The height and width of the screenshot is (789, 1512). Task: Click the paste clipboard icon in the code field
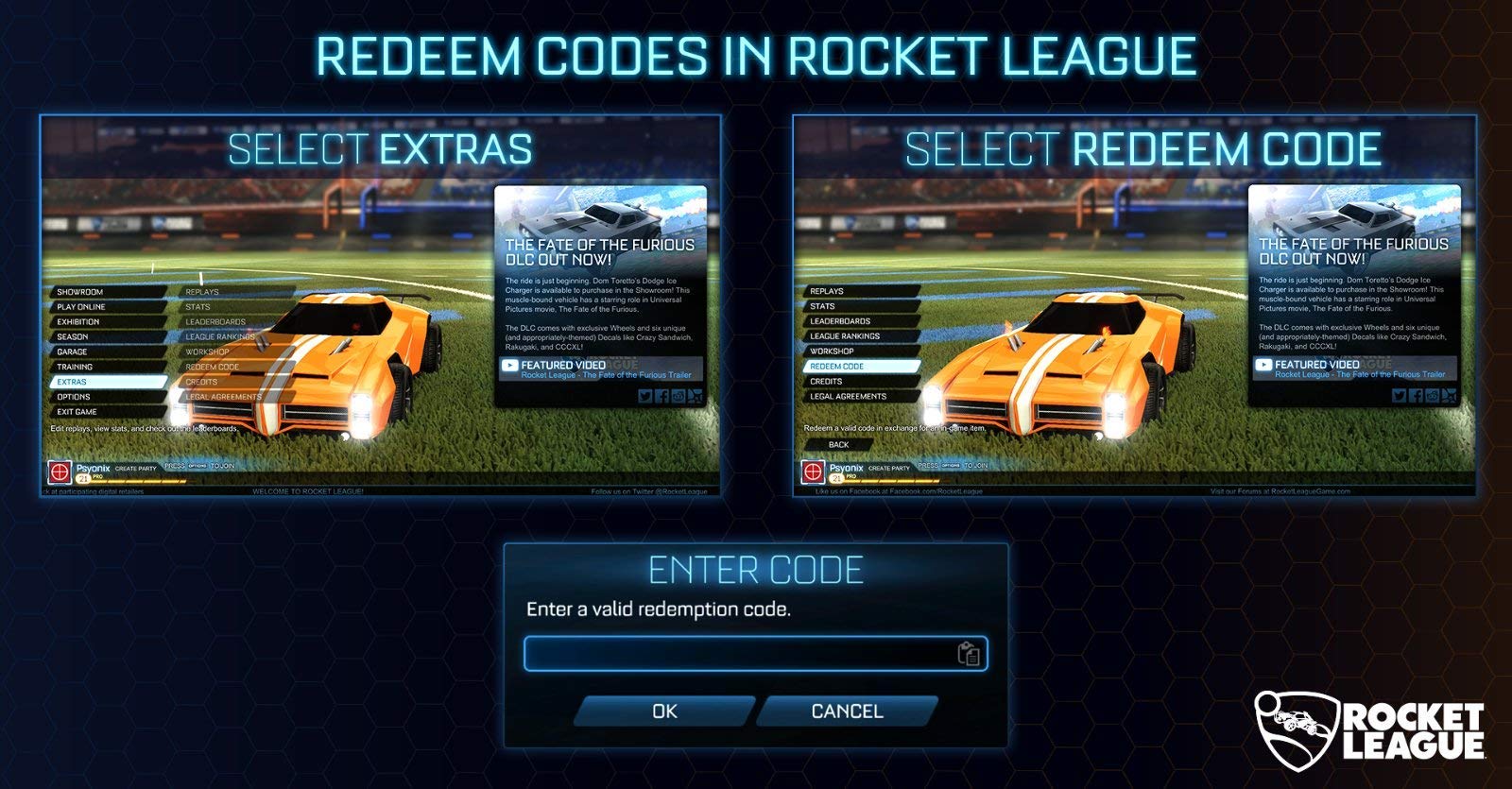pyautogui.click(x=969, y=651)
